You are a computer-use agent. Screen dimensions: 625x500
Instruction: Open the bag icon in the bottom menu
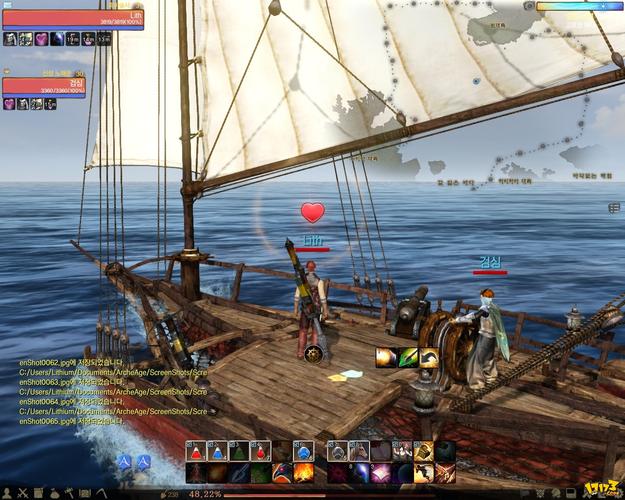pyautogui.click(x=55, y=493)
